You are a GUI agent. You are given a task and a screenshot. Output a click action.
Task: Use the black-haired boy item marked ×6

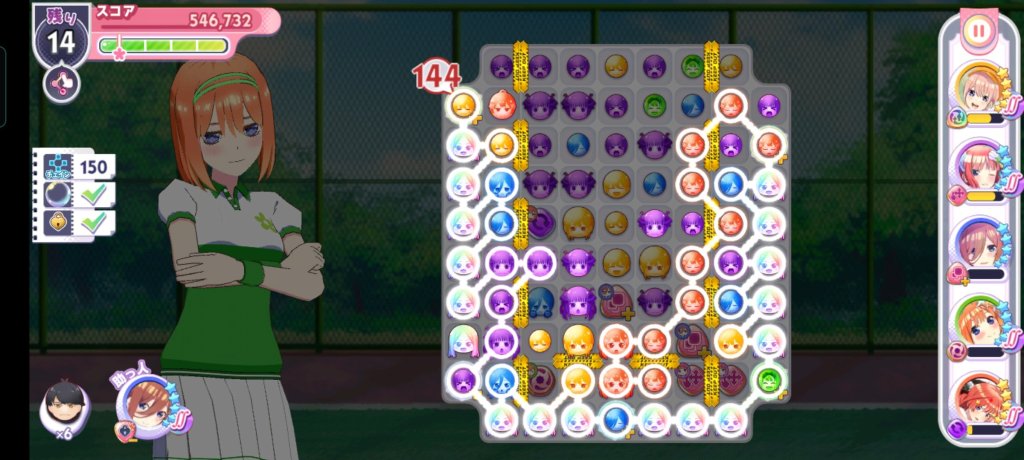63,408
